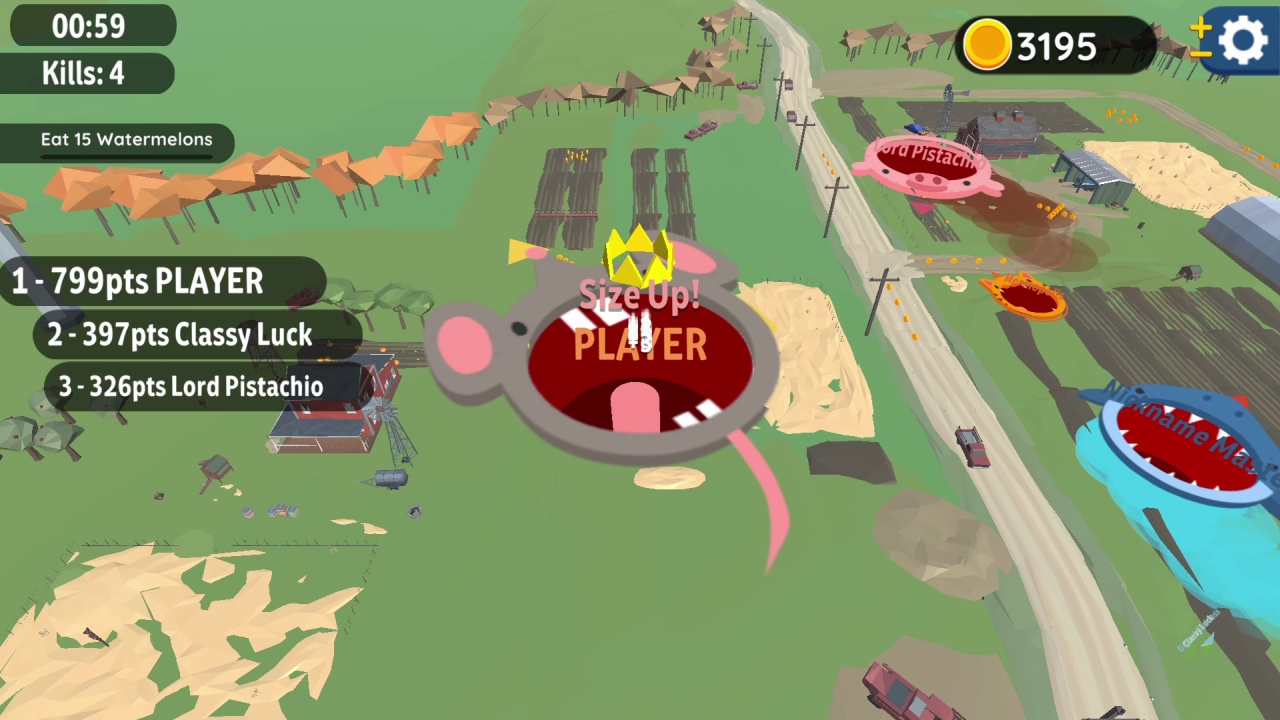Click the crown icon above the PLAYER hole
This screenshot has height=720, width=1280.
[639, 253]
